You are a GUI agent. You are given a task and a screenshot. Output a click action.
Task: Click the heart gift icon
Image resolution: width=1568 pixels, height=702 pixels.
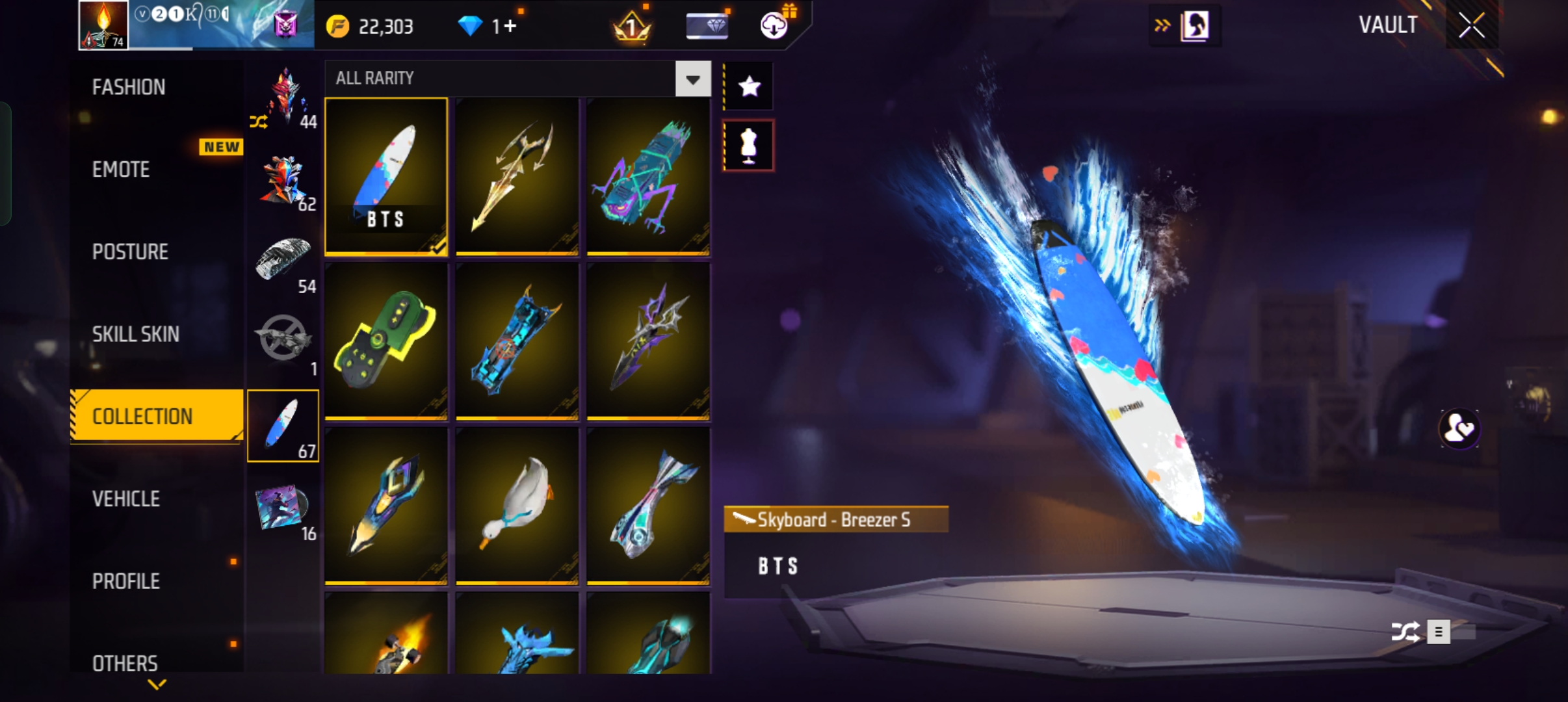pyautogui.click(x=1459, y=429)
